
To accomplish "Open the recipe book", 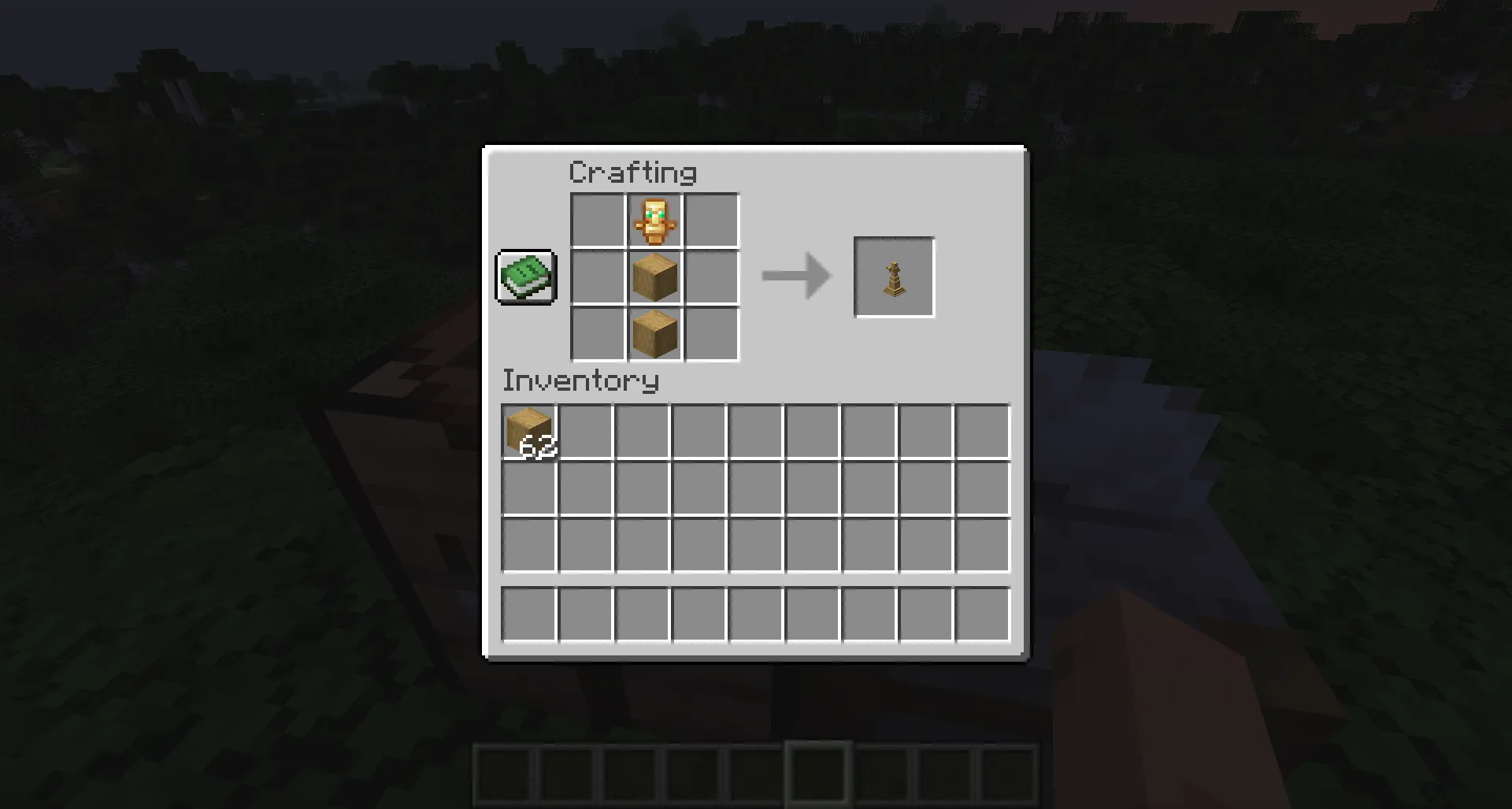I will coord(526,277).
